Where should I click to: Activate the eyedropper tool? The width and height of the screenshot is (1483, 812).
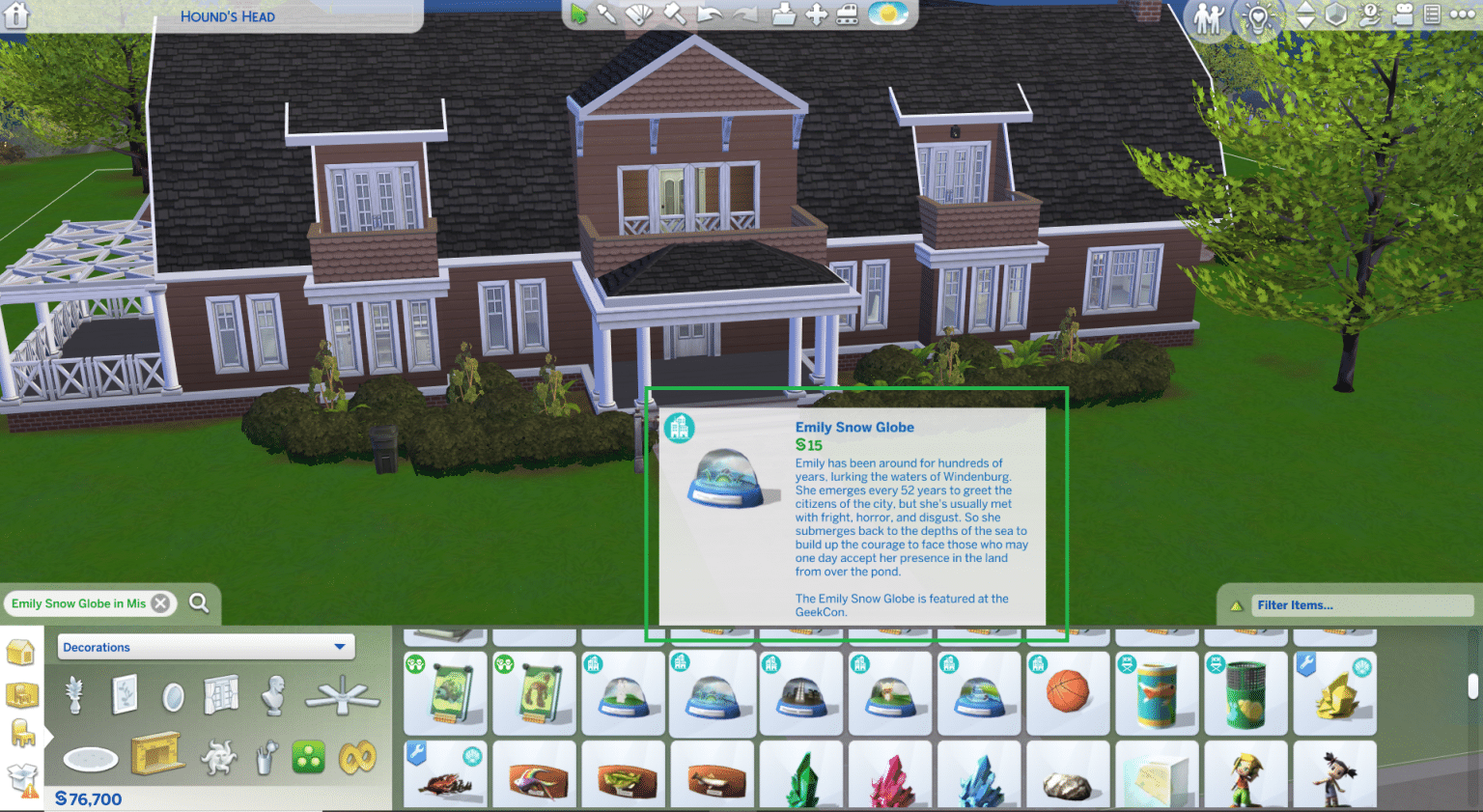(x=608, y=14)
